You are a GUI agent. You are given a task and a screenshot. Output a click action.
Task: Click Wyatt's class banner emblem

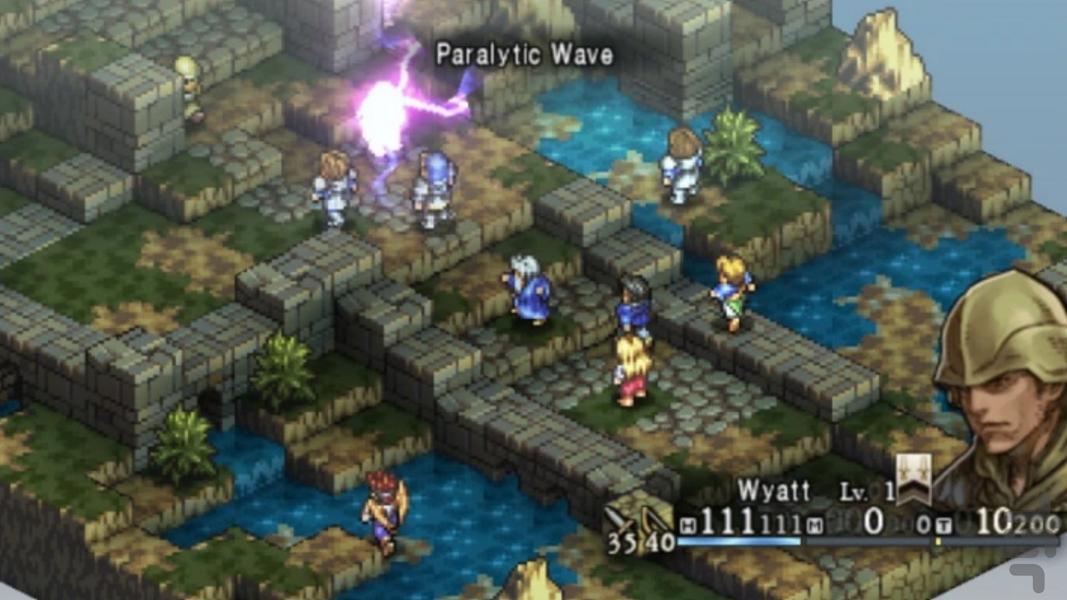click(912, 479)
